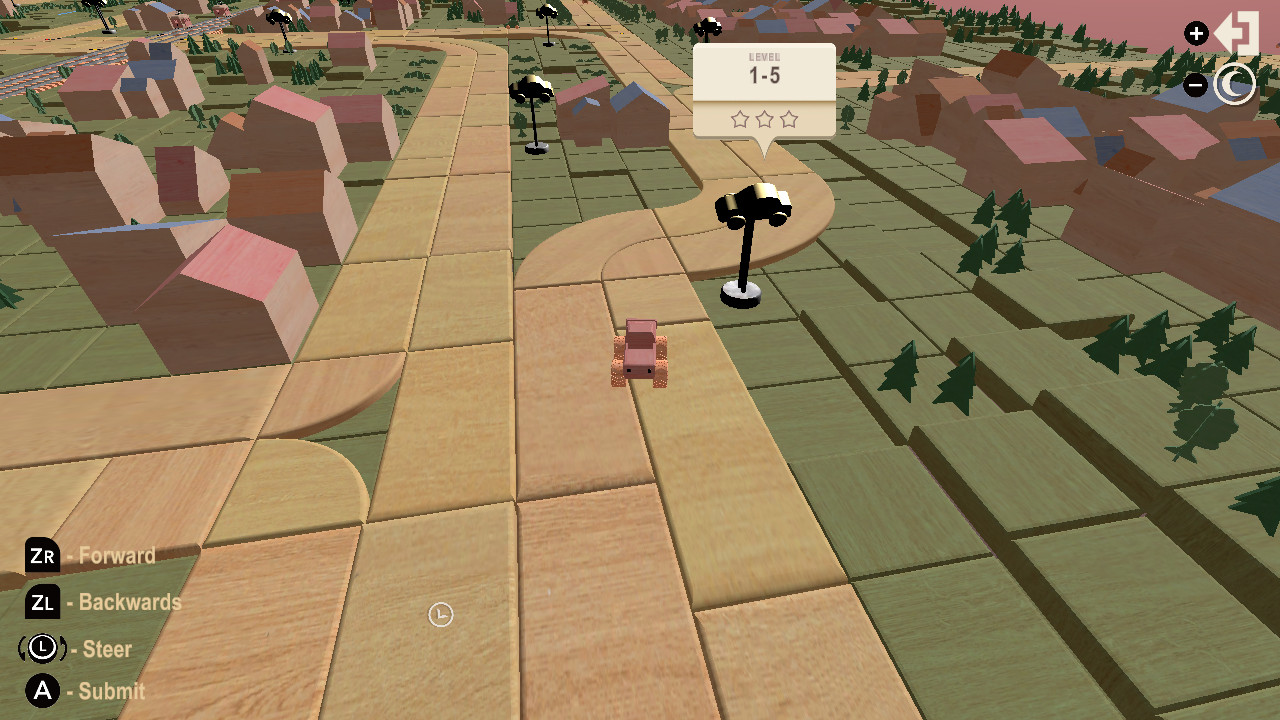The image size is (1280, 720).
Task: Click the ZL Backwards control icon
Action: point(42,603)
